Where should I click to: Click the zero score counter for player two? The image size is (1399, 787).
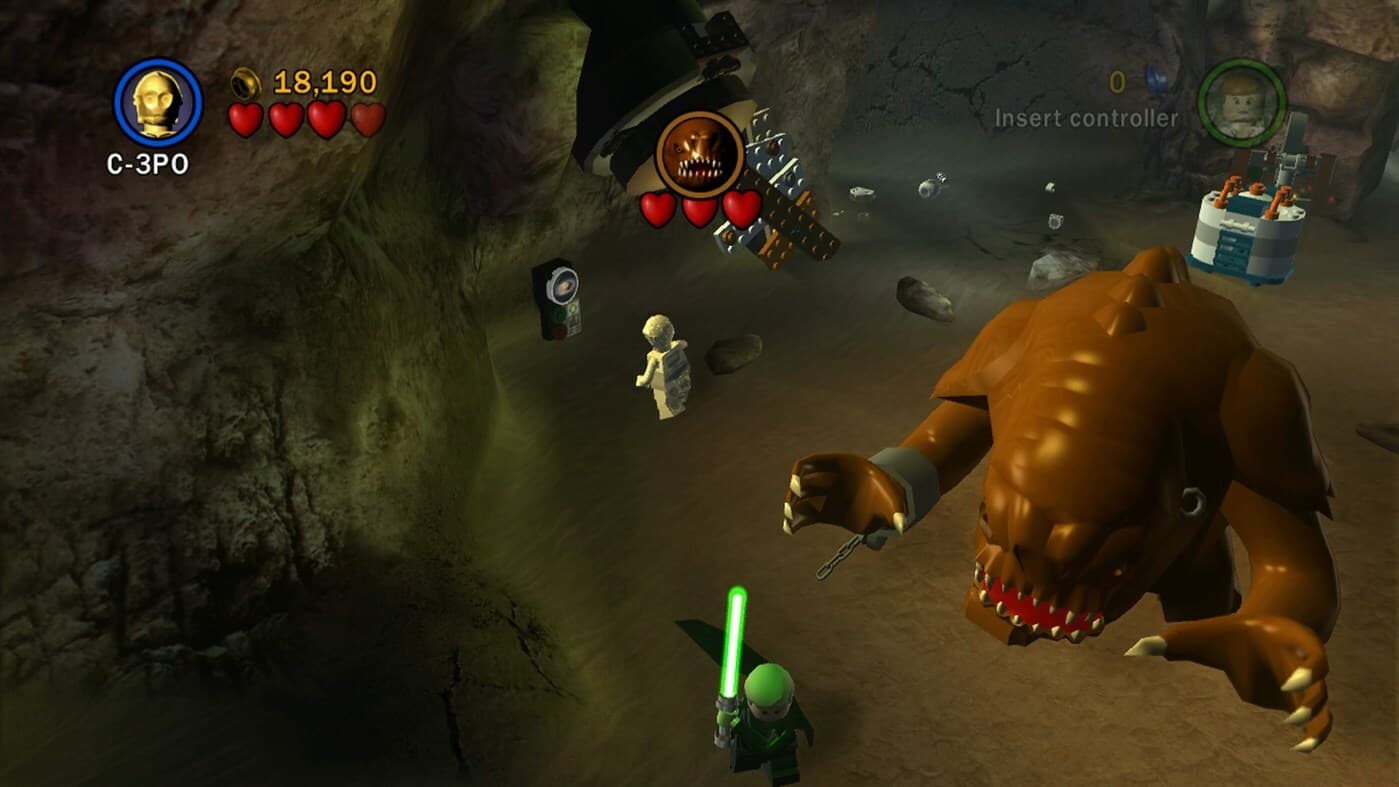pos(1117,82)
